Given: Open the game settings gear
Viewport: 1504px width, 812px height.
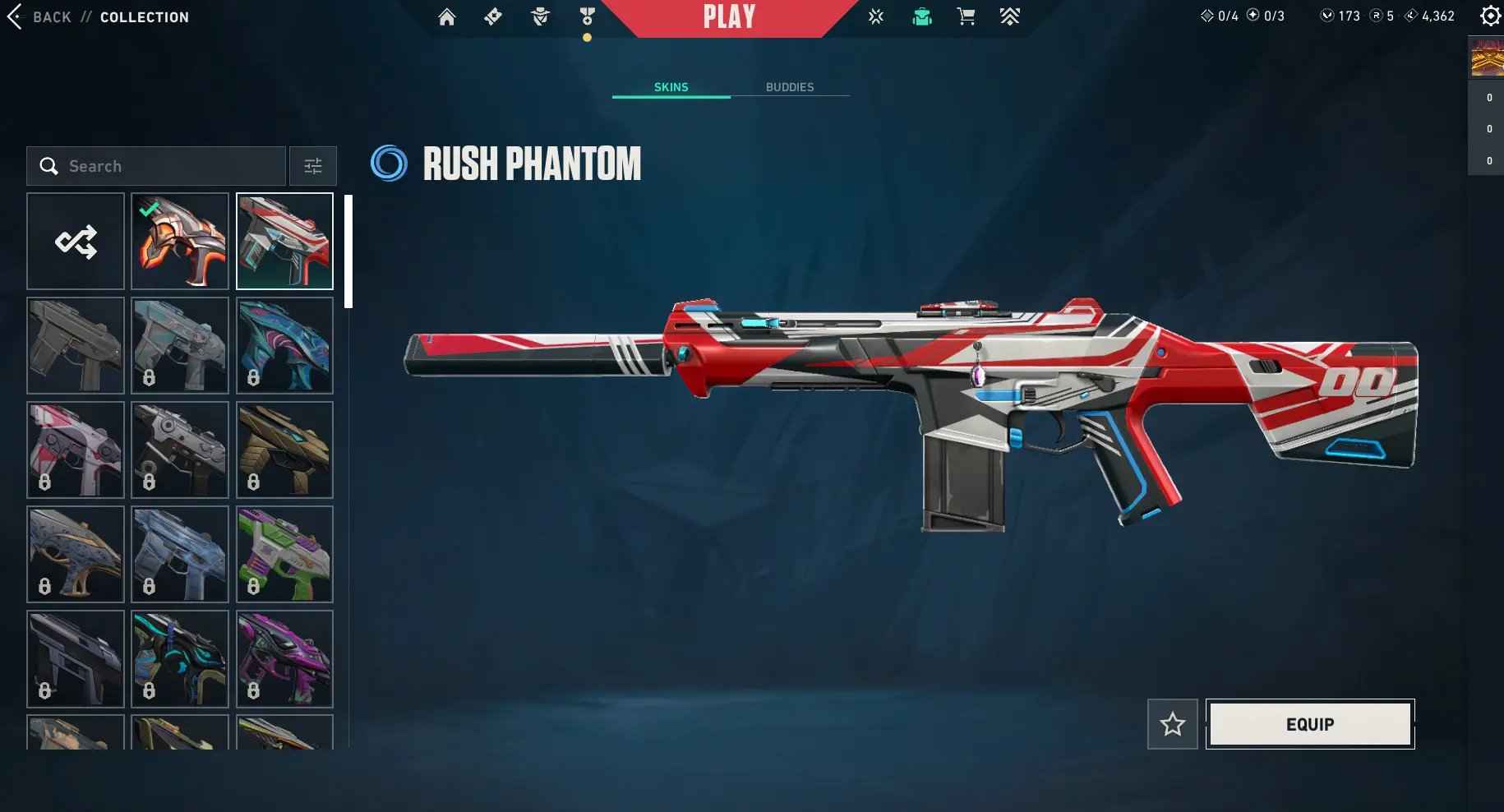Looking at the screenshot, I should 1489,16.
